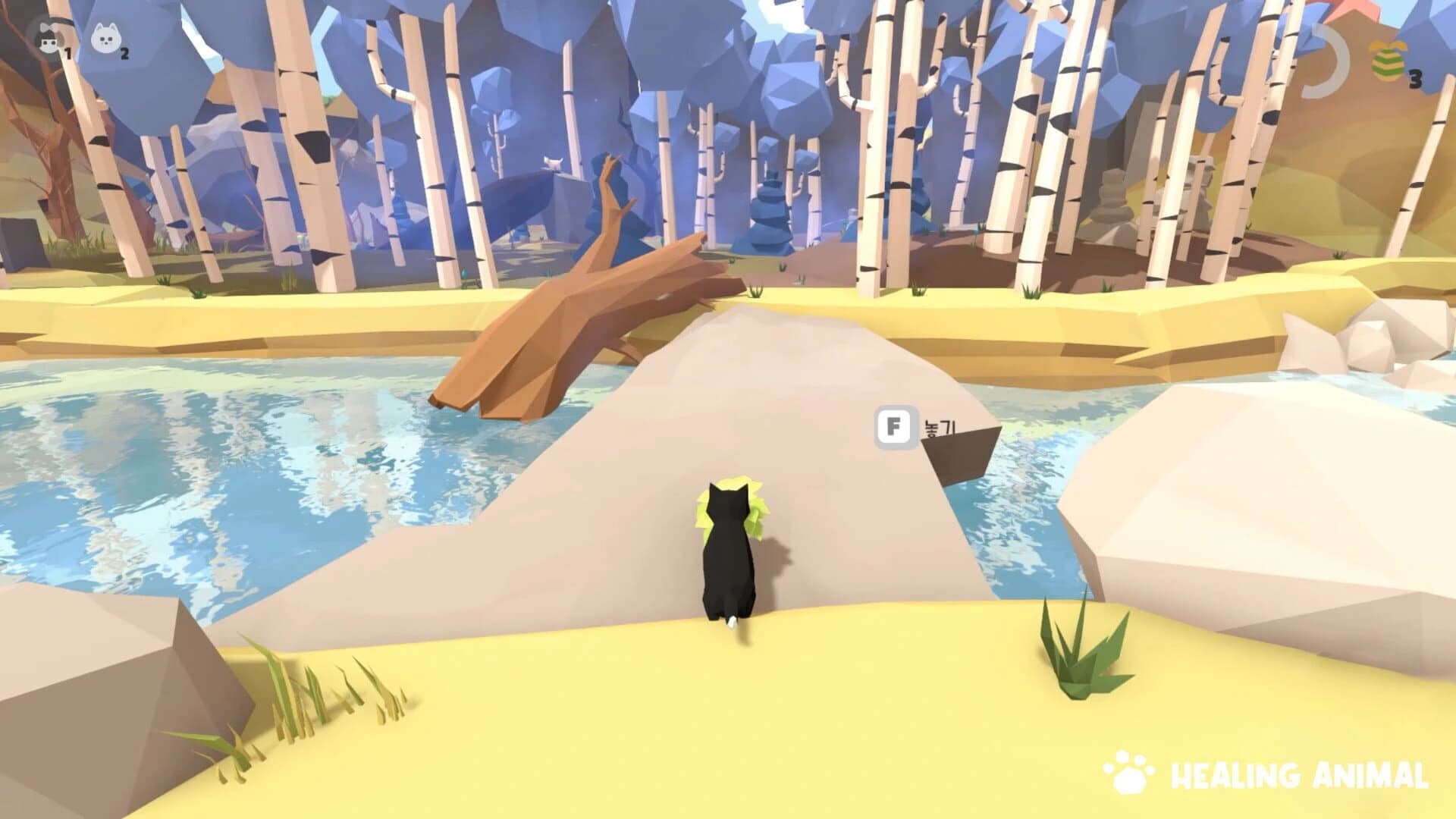Image resolution: width=1456 pixels, height=819 pixels.
Task: Click the paw print icon near HEALING ANIMAL
Action: pos(1128,773)
